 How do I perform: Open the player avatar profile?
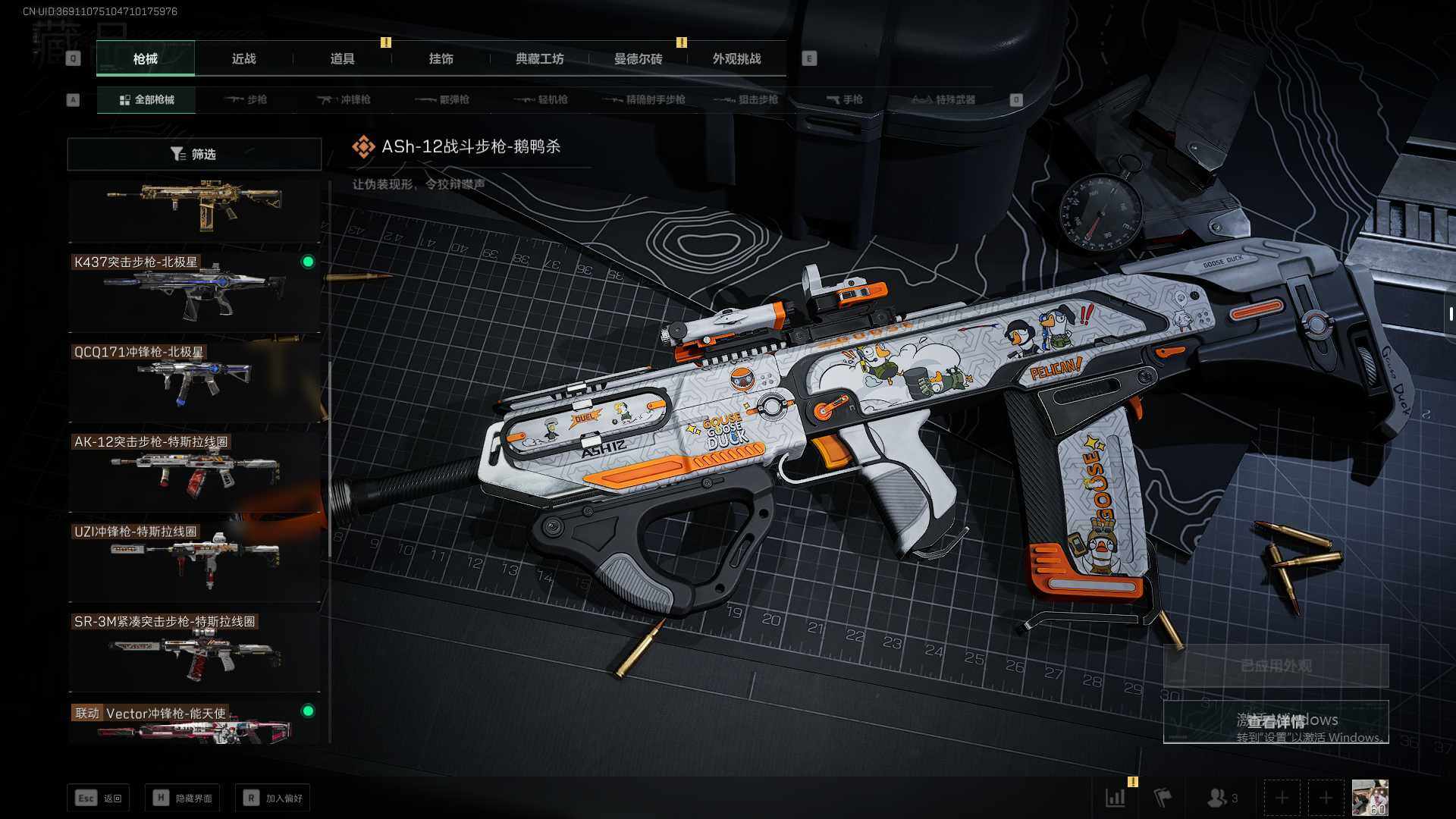(x=1370, y=798)
